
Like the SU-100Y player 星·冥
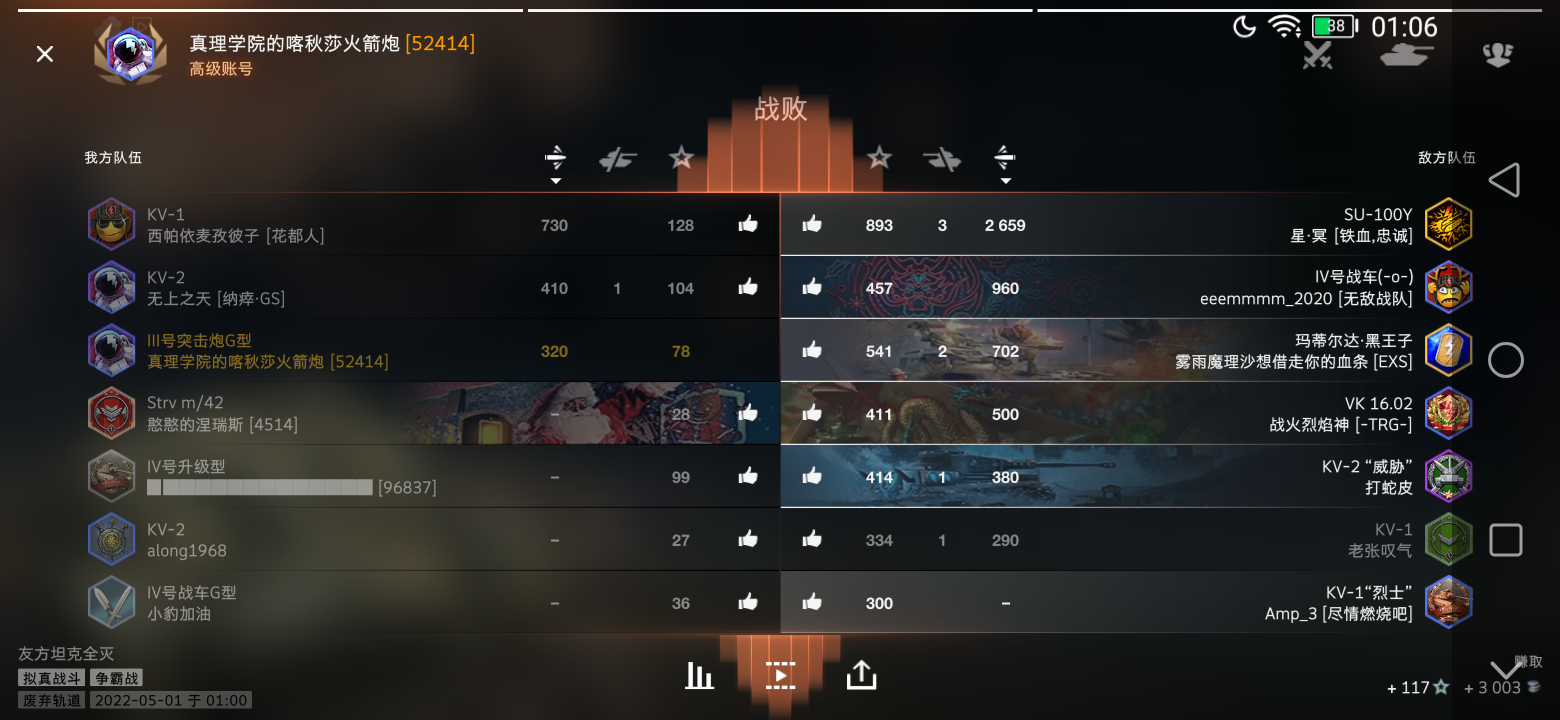[812, 225]
